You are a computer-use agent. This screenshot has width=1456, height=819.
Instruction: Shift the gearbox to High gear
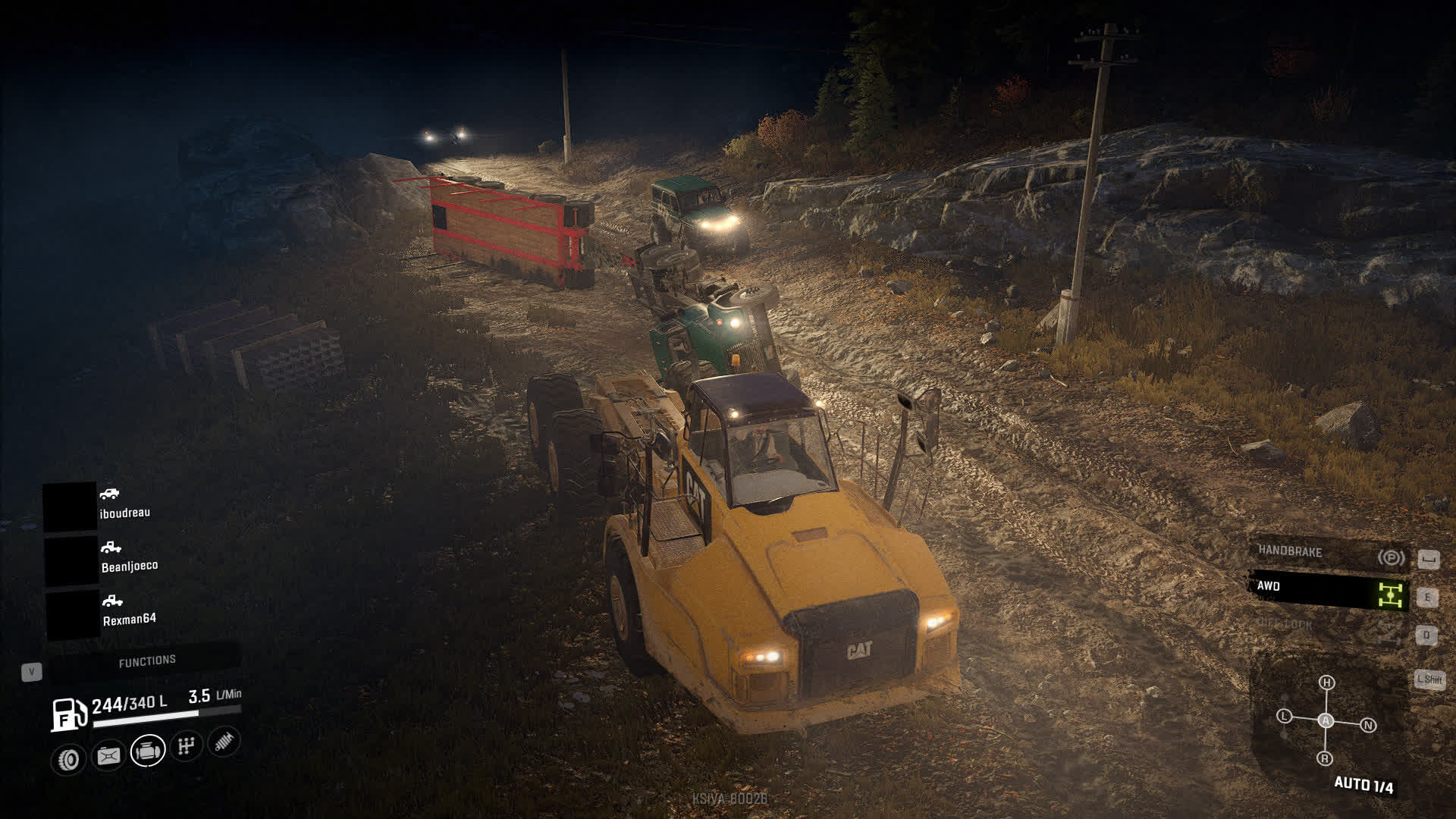pyautogui.click(x=1326, y=682)
